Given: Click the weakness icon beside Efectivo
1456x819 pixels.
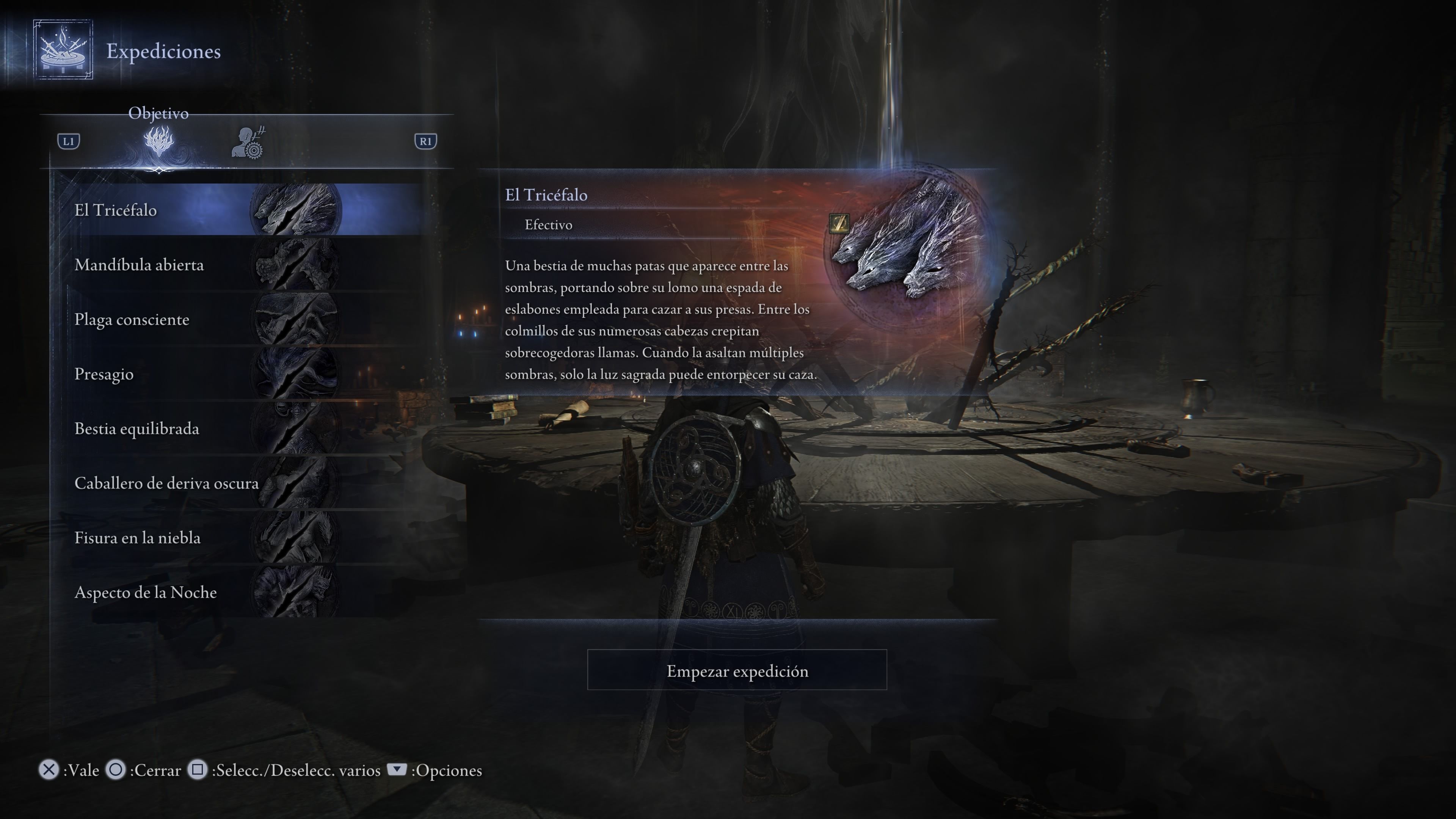Looking at the screenshot, I should [839, 223].
